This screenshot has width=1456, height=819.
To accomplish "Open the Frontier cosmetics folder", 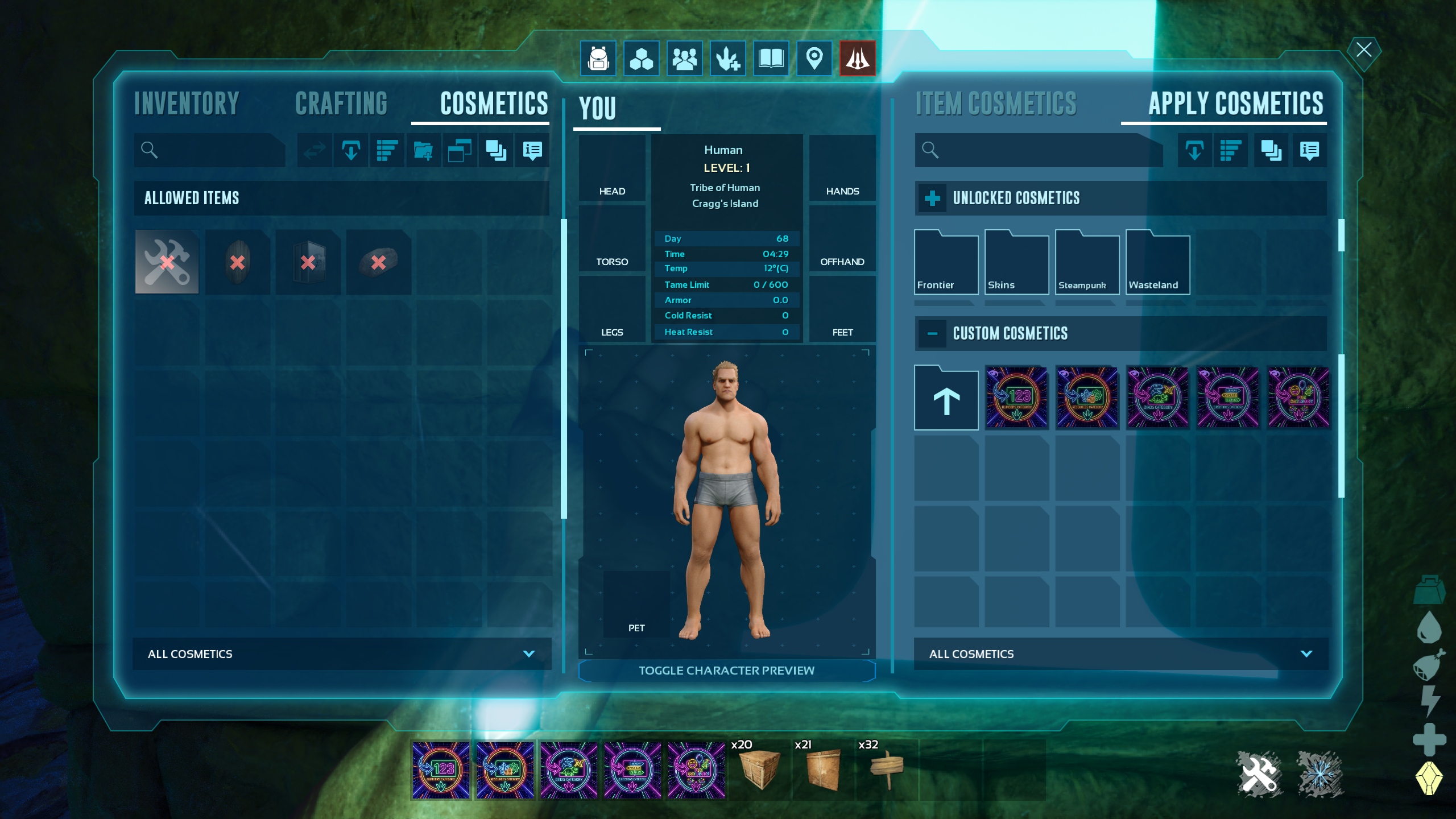I will [x=946, y=263].
